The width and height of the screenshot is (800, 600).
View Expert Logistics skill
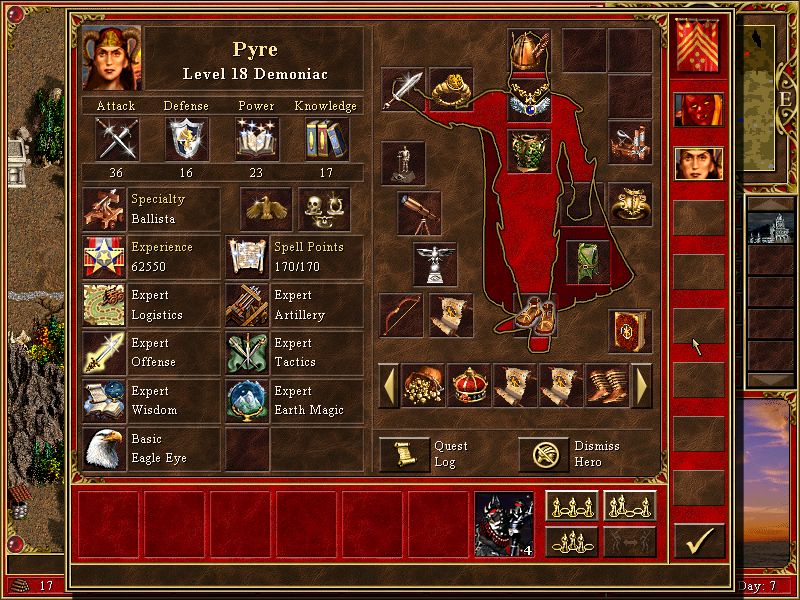click(105, 305)
